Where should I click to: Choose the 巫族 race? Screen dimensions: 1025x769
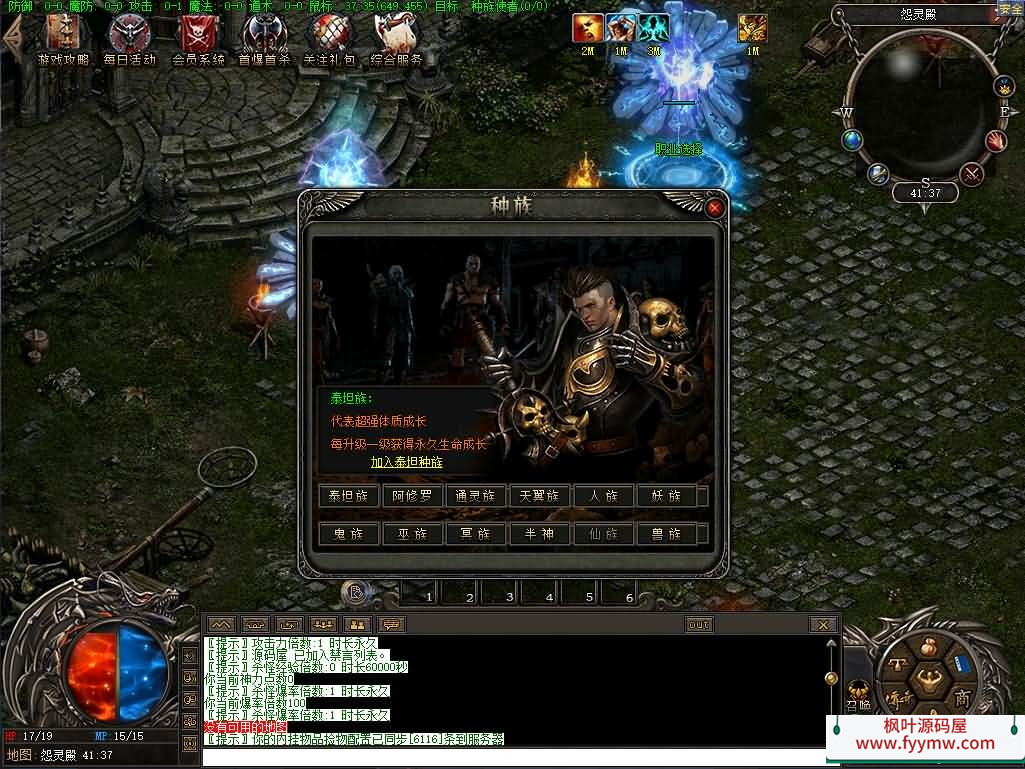[x=412, y=534]
